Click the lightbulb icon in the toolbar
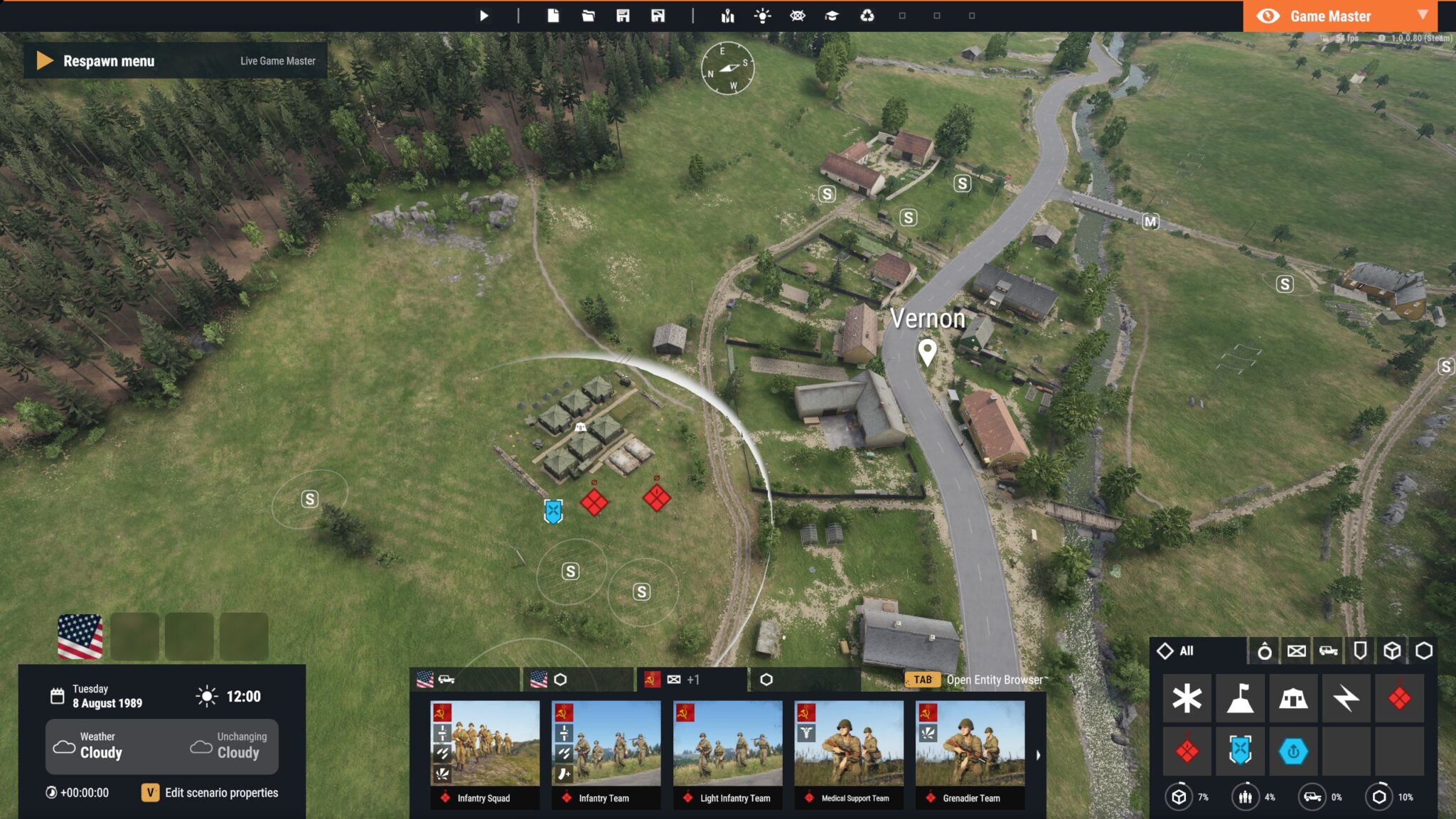The width and height of the screenshot is (1456, 819). (762, 16)
